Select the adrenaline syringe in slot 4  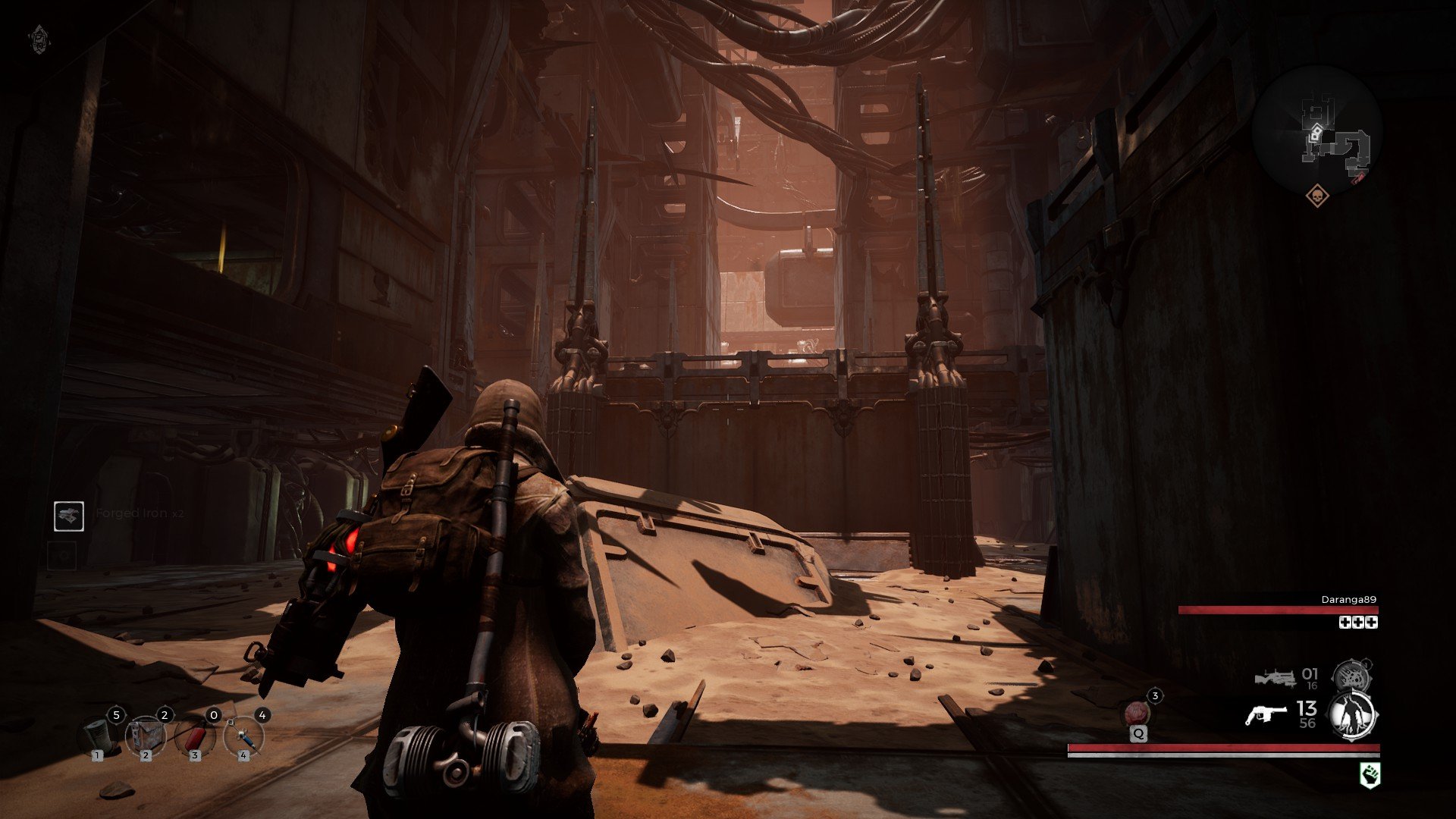[x=243, y=734]
